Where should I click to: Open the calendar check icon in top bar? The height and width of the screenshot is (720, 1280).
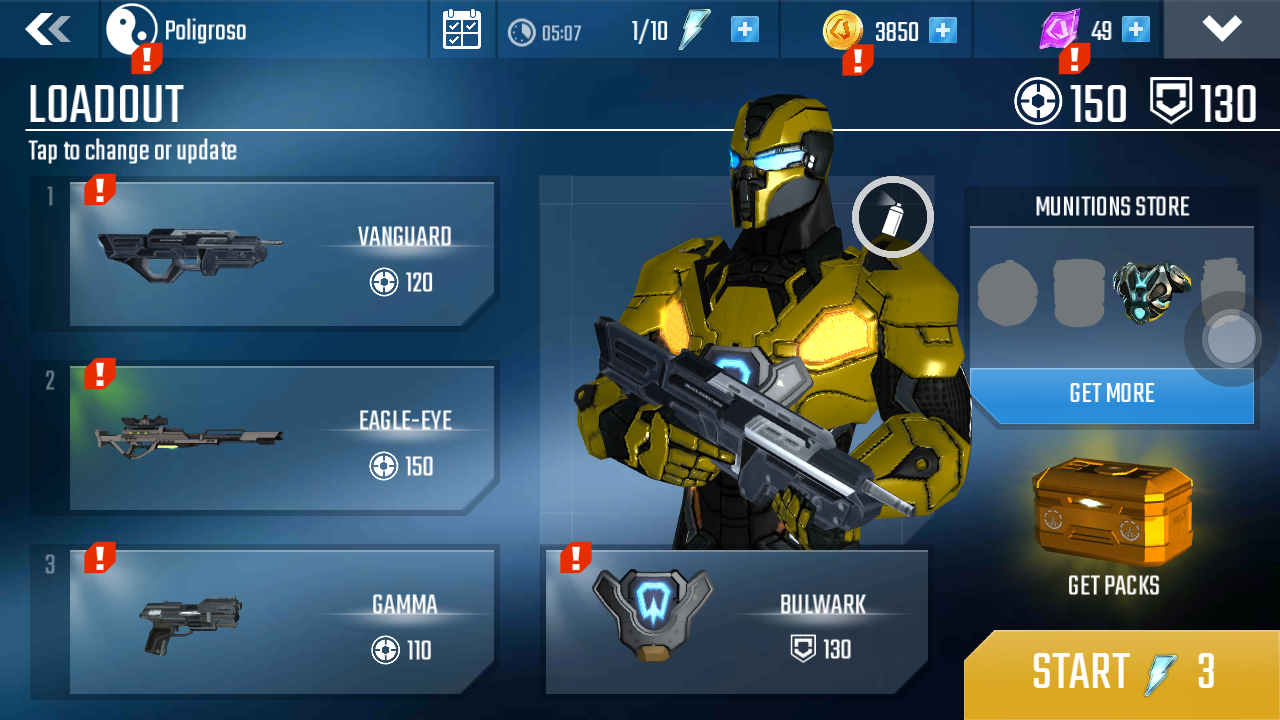click(461, 28)
